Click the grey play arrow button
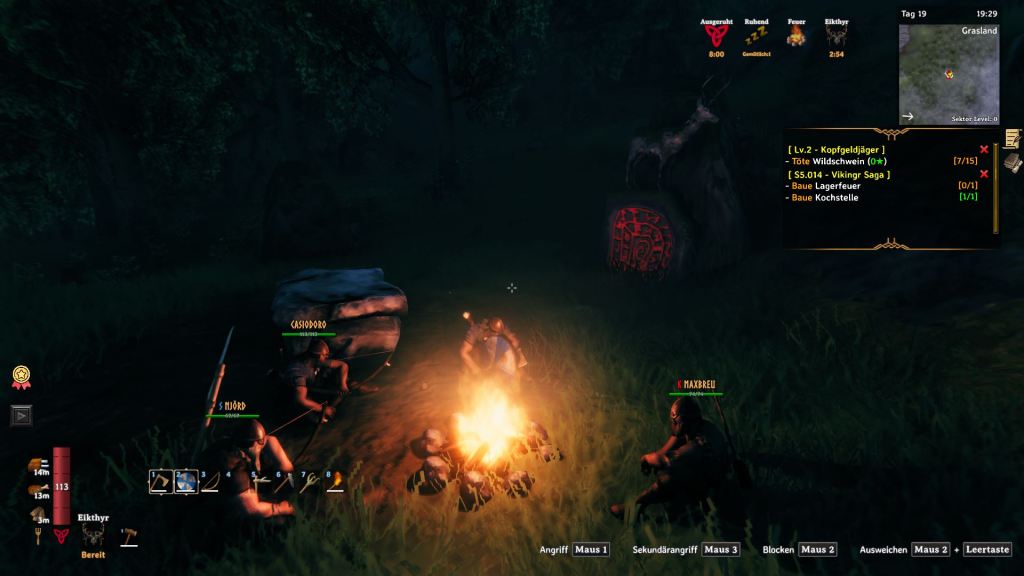The height and width of the screenshot is (576, 1024). click(20, 415)
